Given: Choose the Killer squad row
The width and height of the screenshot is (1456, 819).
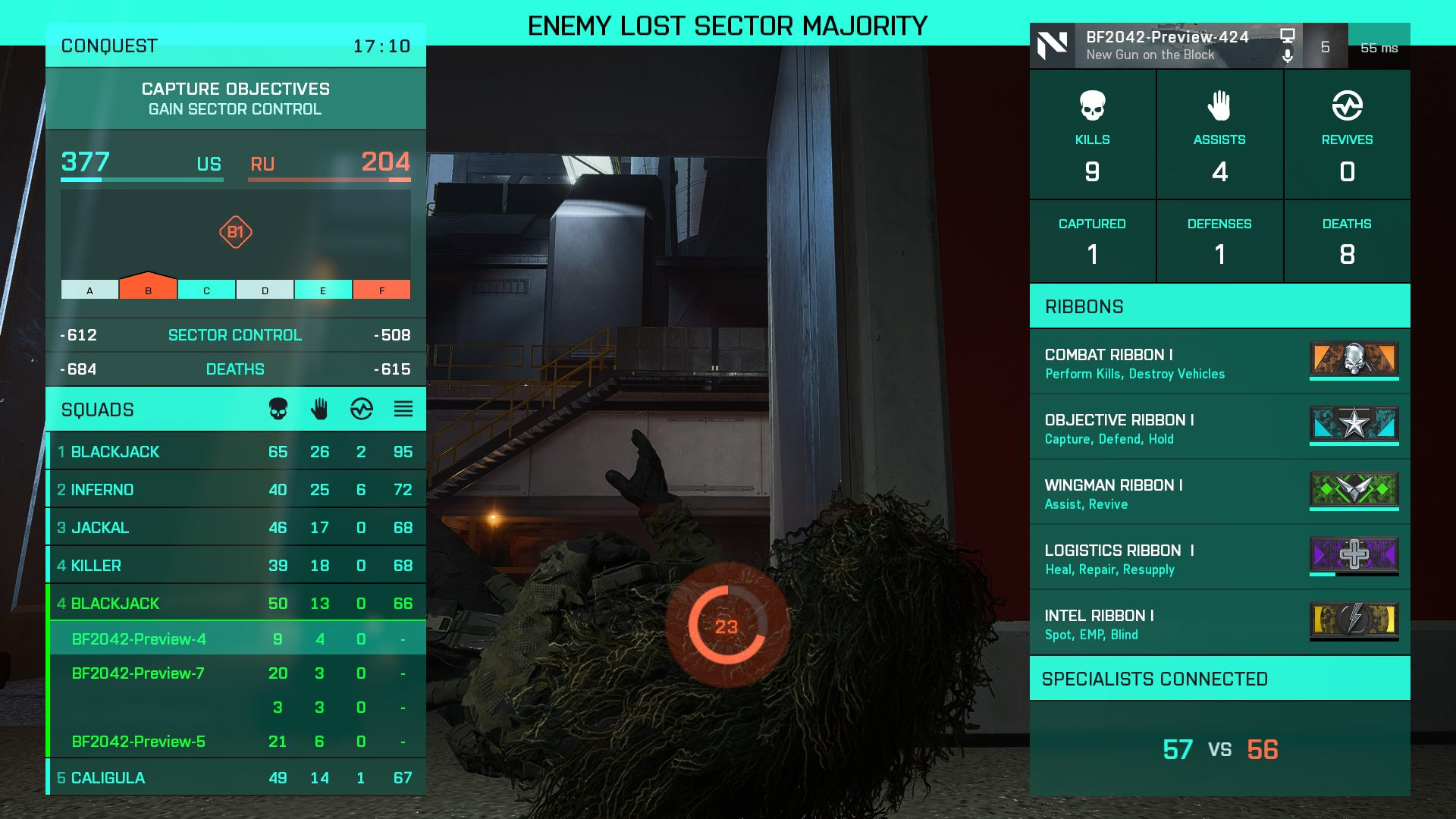Looking at the screenshot, I should coord(235,566).
